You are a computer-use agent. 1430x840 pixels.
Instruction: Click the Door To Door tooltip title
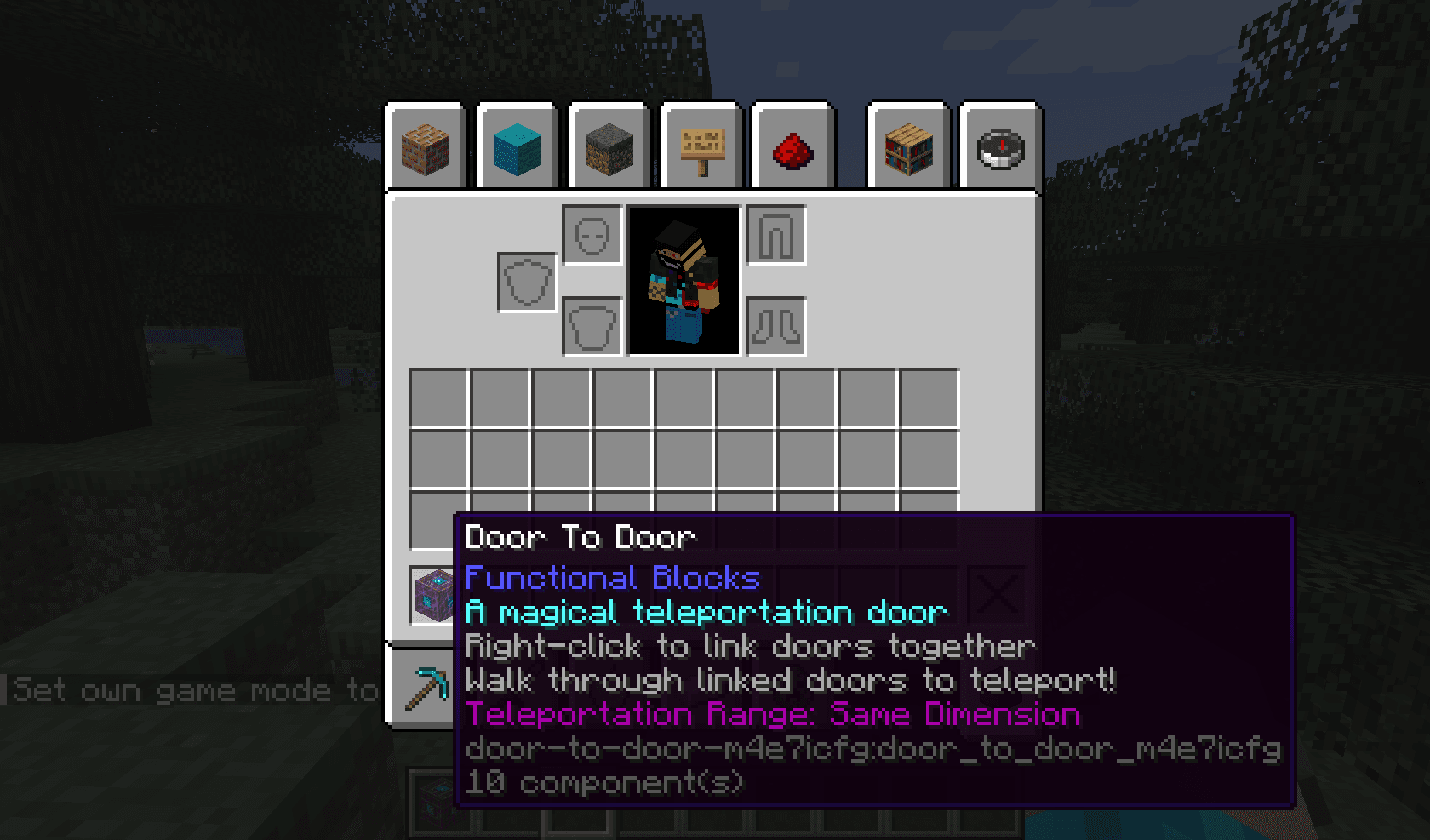579,537
